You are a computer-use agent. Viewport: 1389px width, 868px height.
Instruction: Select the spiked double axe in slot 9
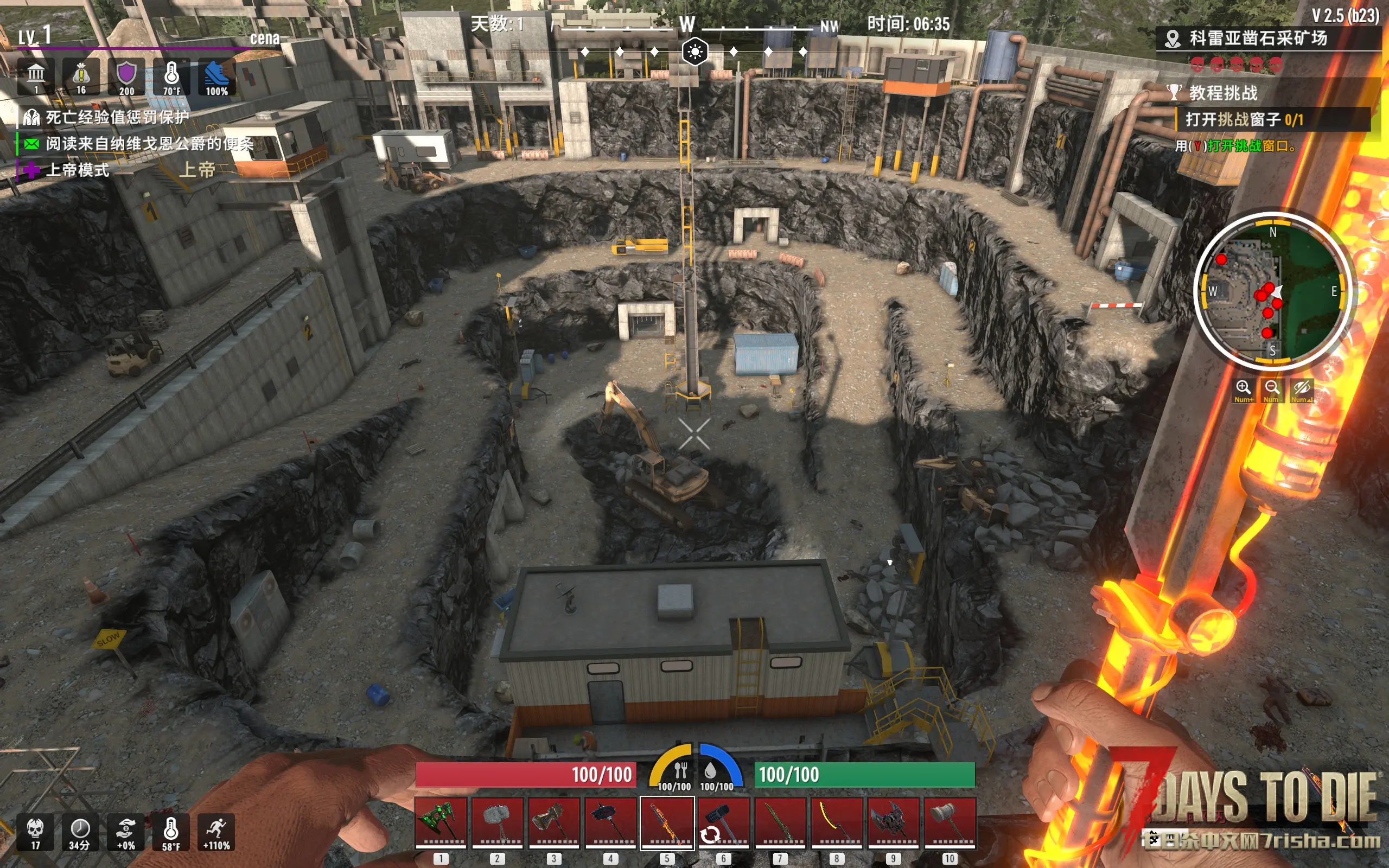893,822
